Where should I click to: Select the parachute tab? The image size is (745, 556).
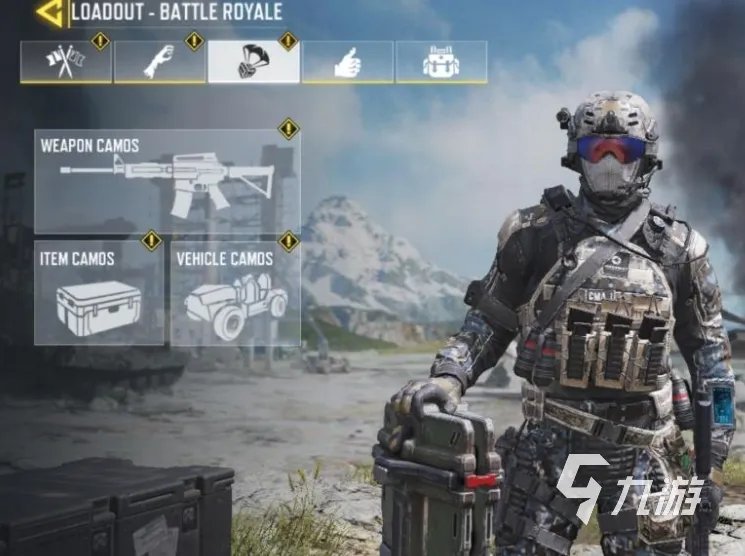tap(253, 62)
